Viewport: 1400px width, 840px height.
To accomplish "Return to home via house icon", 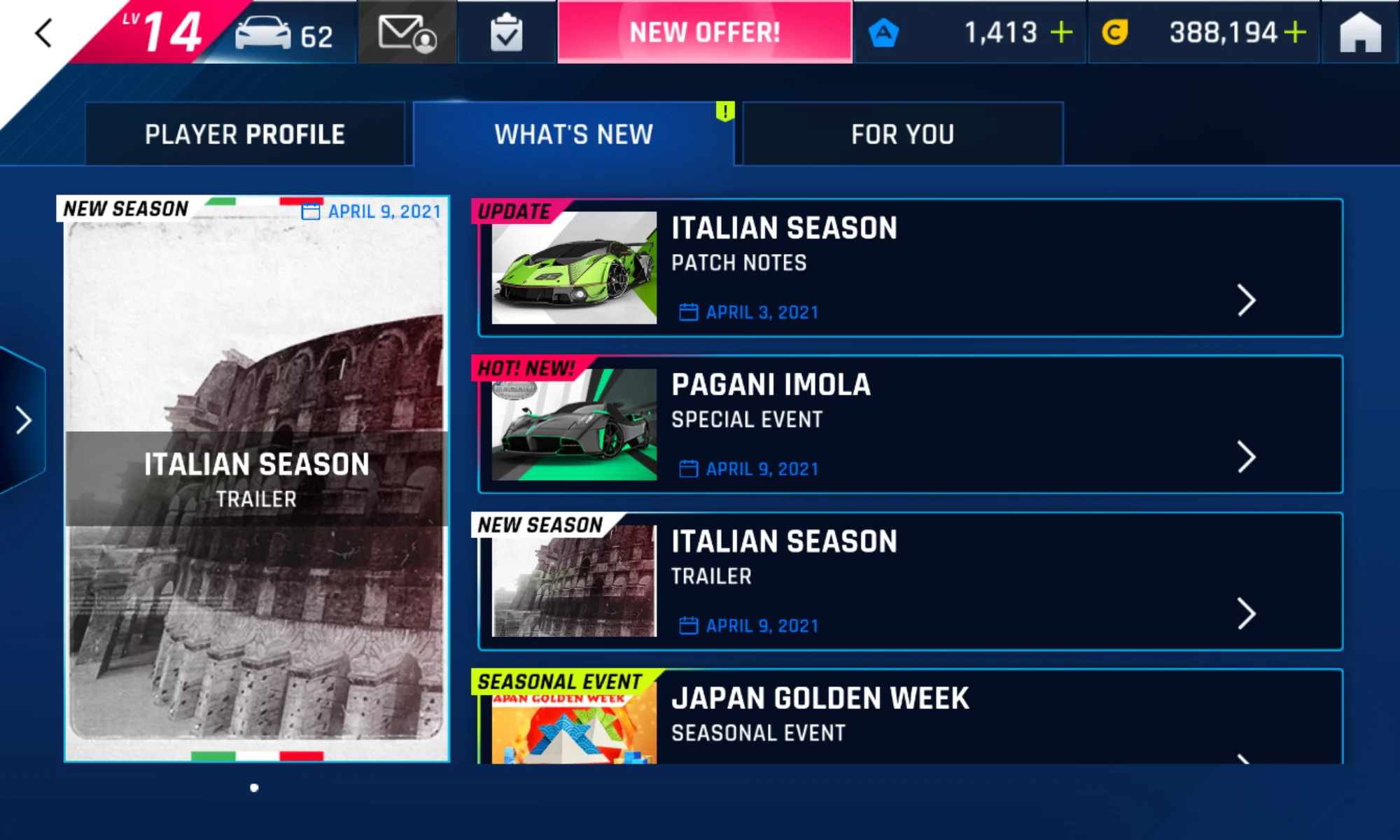I will coord(1359,34).
